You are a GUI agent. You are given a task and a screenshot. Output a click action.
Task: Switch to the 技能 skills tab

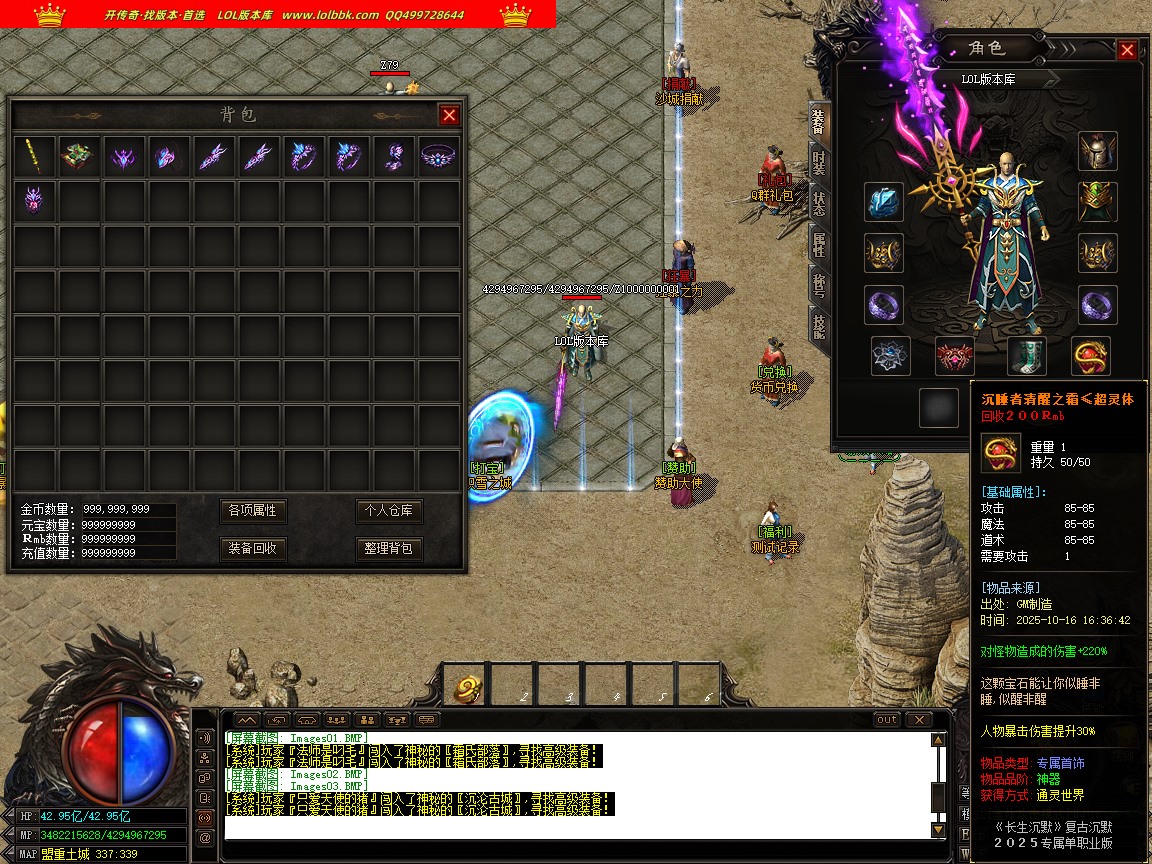tap(819, 323)
